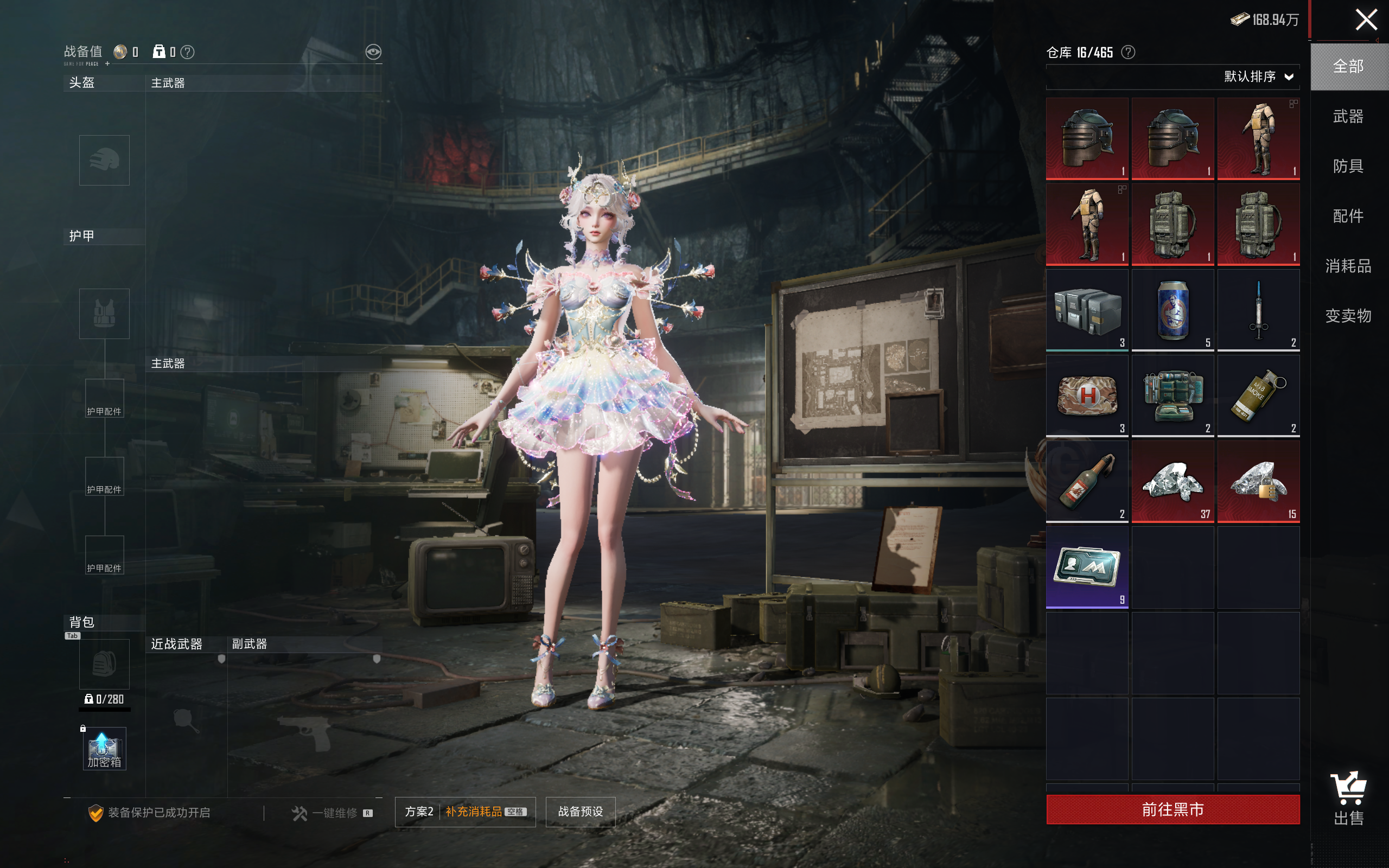Select the purple ID card item

click(1087, 566)
